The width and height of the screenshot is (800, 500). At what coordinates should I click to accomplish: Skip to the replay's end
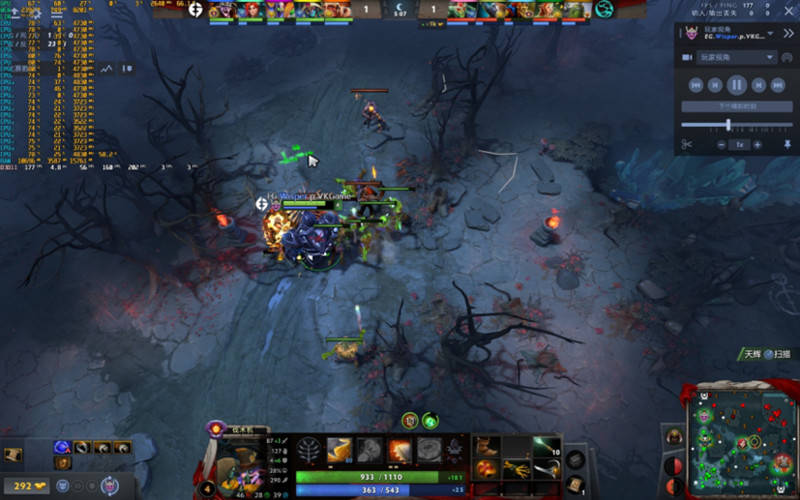tap(779, 85)
